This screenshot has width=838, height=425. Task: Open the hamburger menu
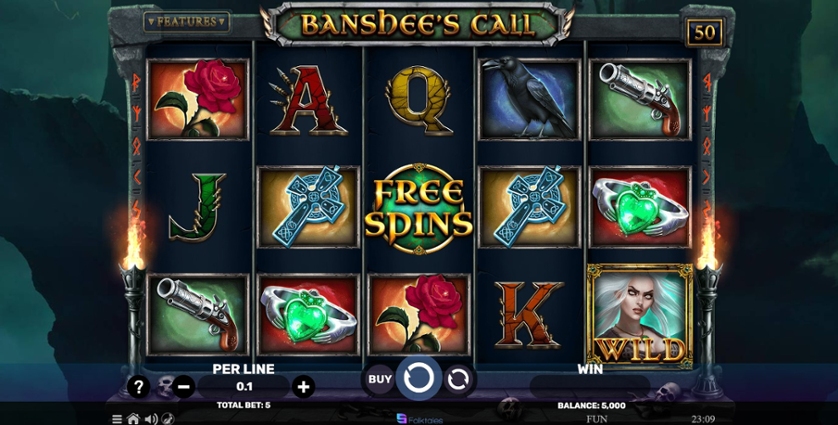(x=117, y=419)
